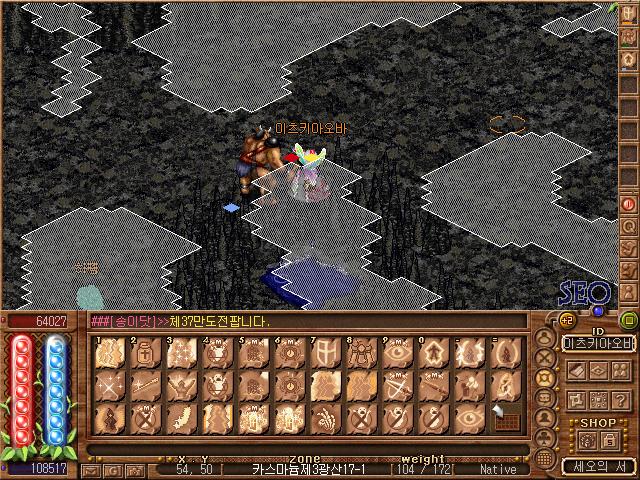Select the crossed swords round button
The width and height of the screenshot is (640, 480).
pyautogui.click(x=544, y=358)
